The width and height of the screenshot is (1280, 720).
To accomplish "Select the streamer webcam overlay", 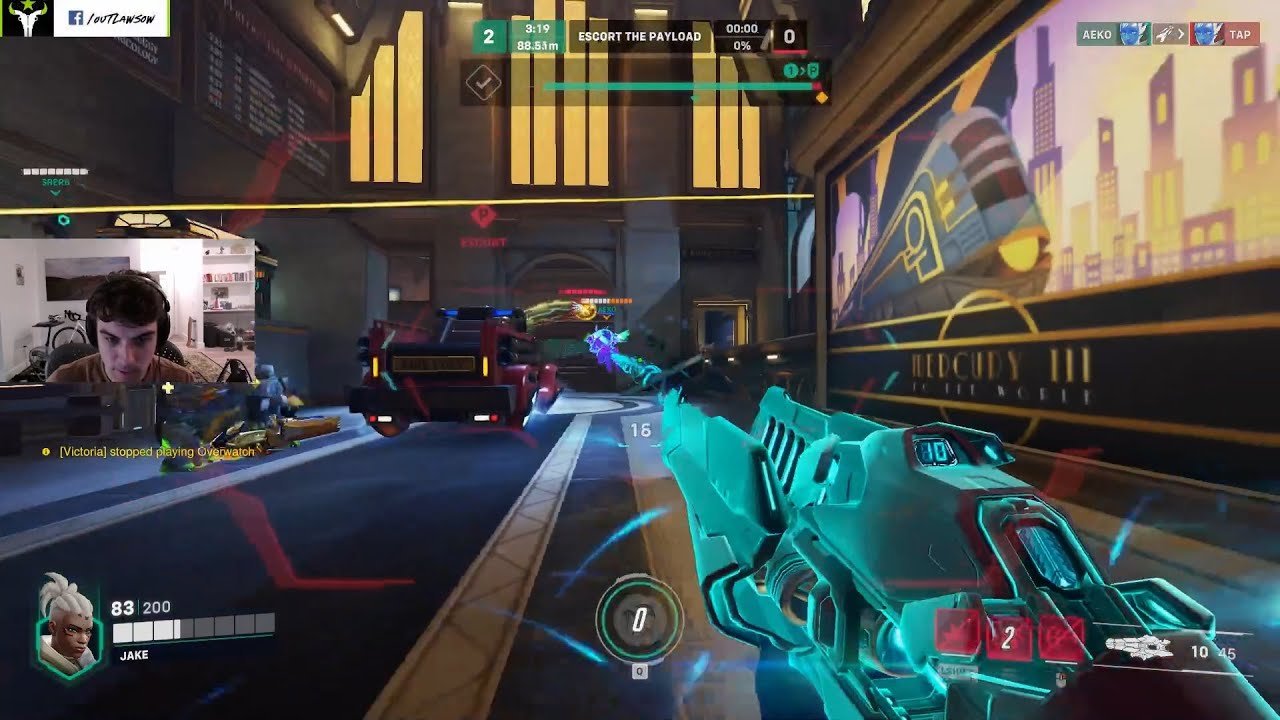I will coord(127,310).
